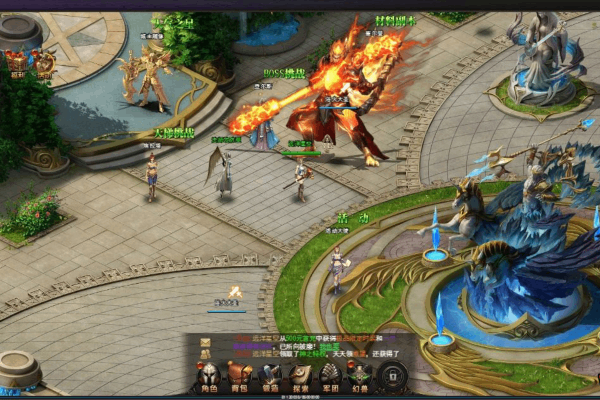The width and height of the screenshot is (600, 400).
Task: Open the friends list icon
Action: pos(205,354)
